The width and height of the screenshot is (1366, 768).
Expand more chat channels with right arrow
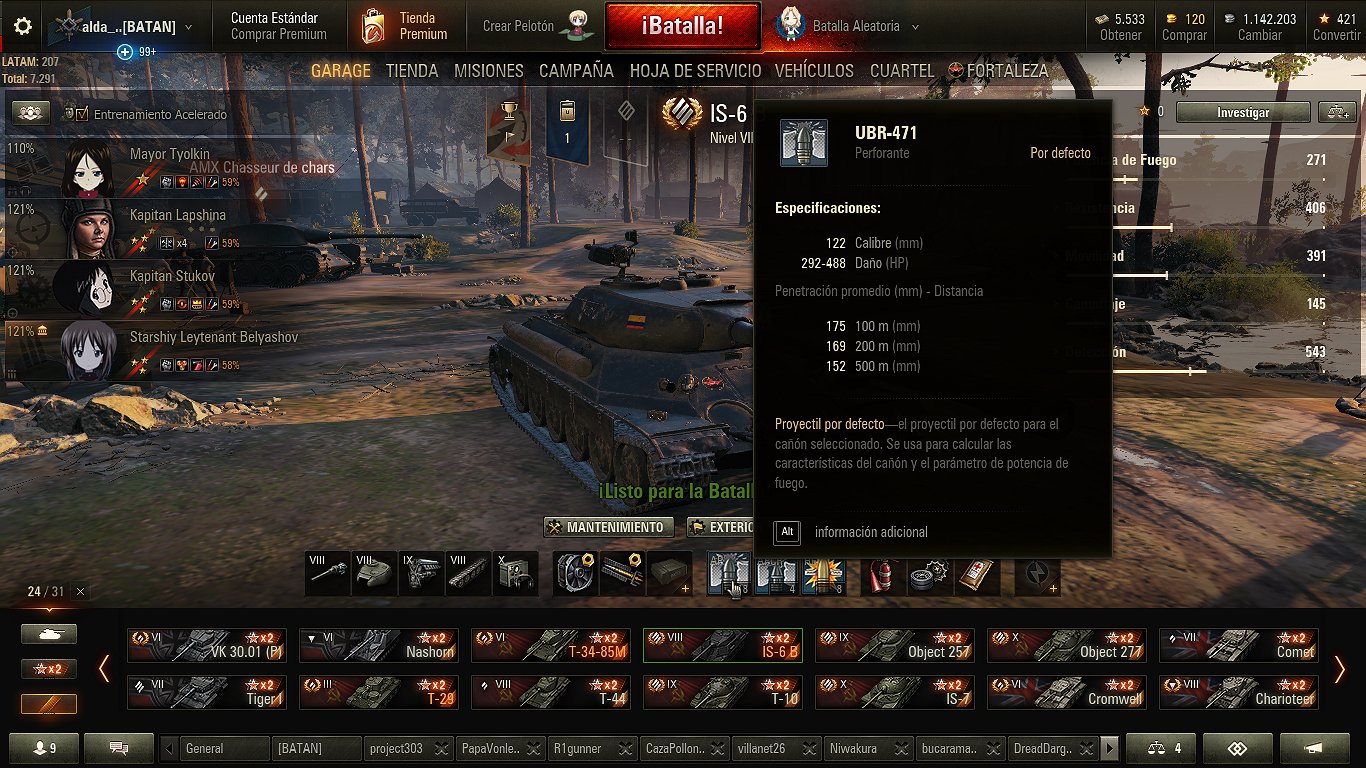tap(1112, 747)
